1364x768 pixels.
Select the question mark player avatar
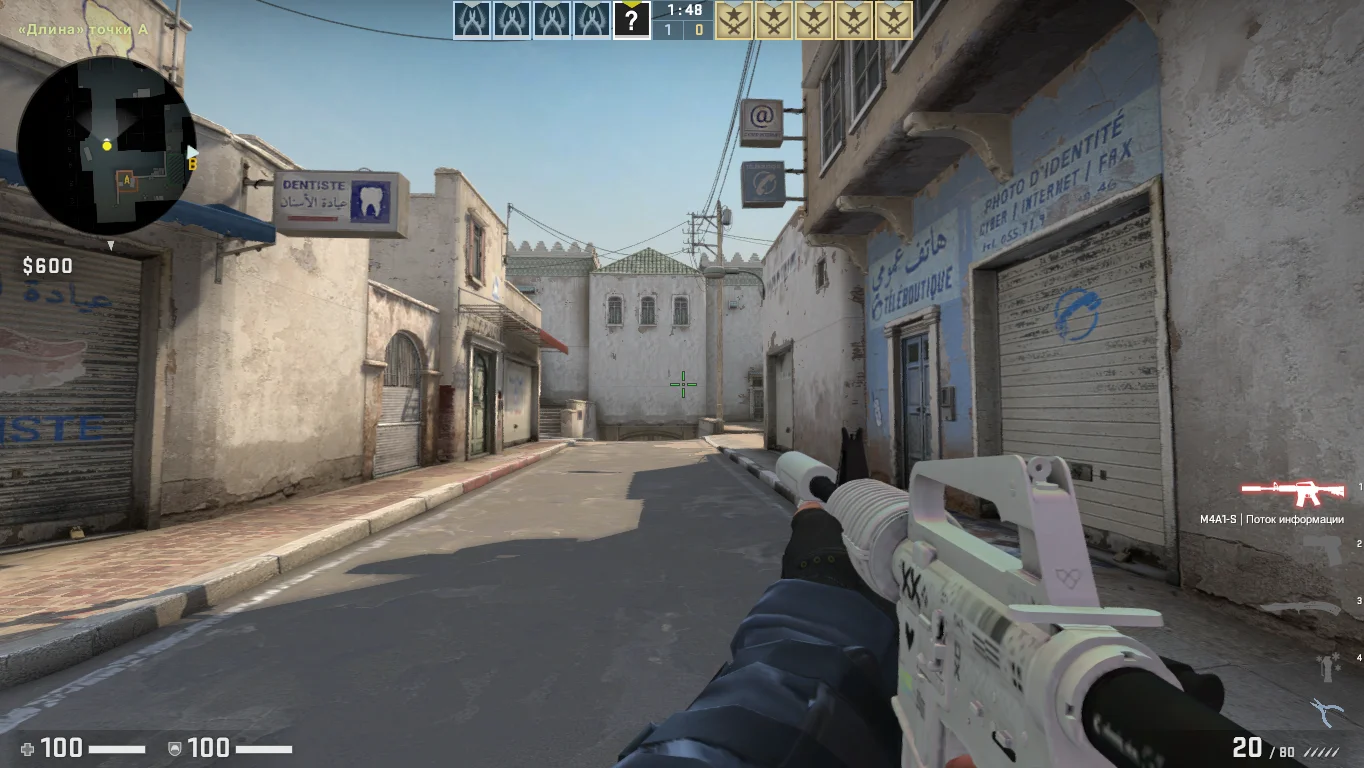click(x=631, y=20)
